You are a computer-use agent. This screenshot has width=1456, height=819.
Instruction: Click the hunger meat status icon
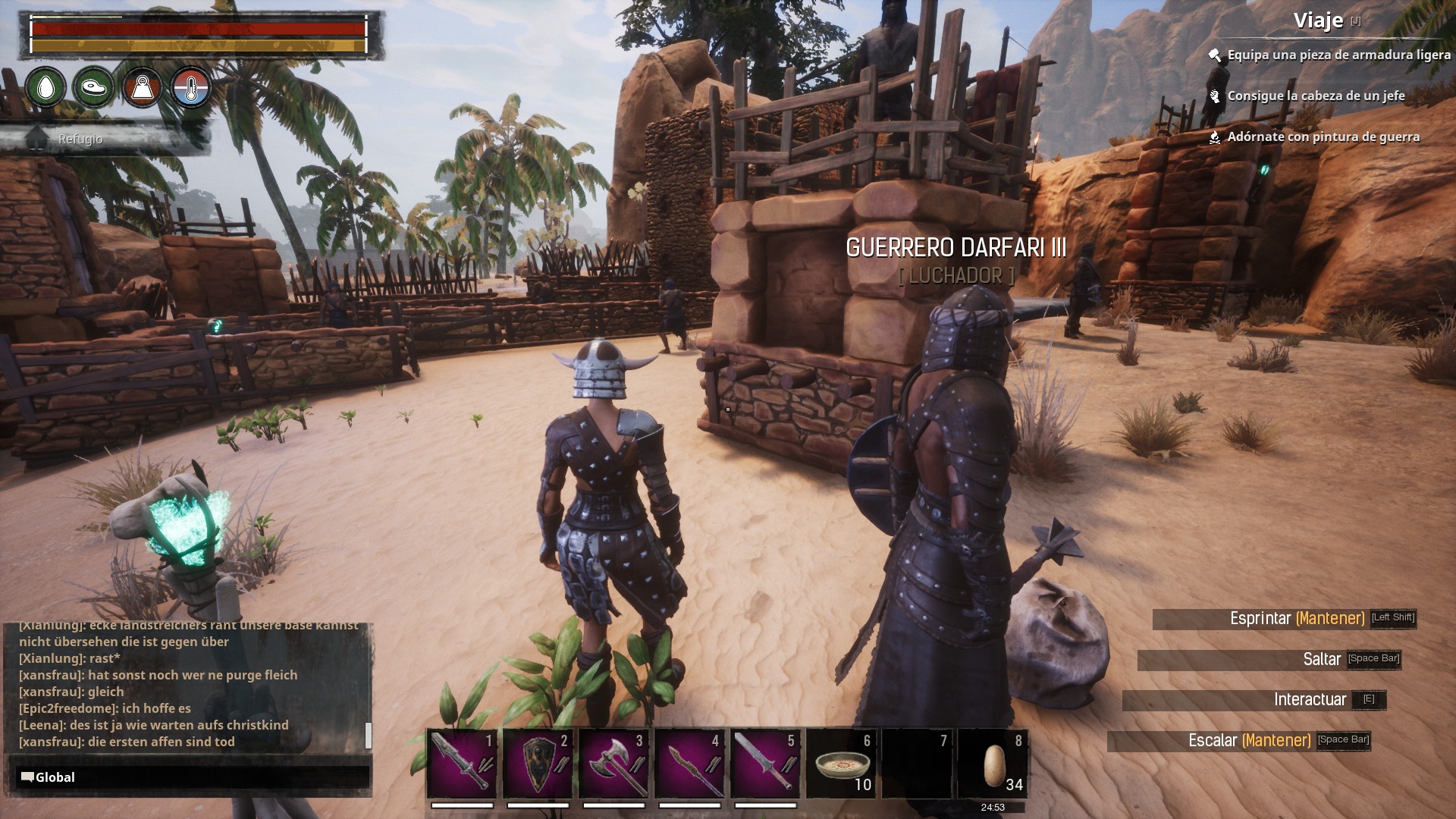tap(93, 88)
